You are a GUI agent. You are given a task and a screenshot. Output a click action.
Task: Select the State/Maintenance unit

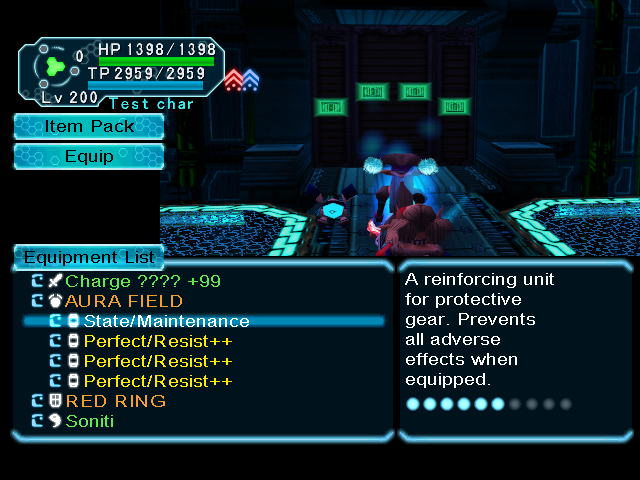166,321
